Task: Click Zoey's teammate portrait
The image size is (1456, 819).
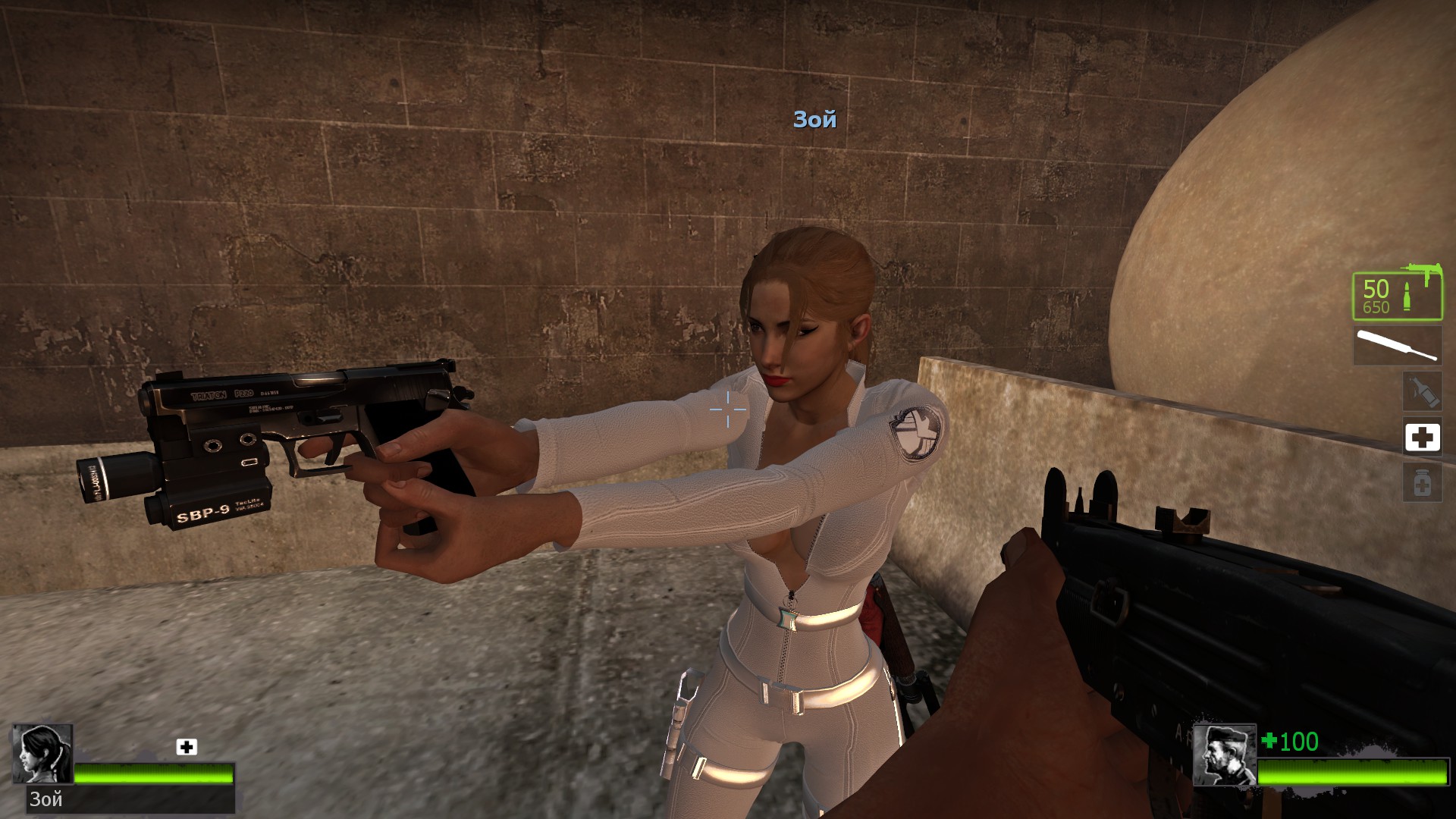Action: [42, 754]
